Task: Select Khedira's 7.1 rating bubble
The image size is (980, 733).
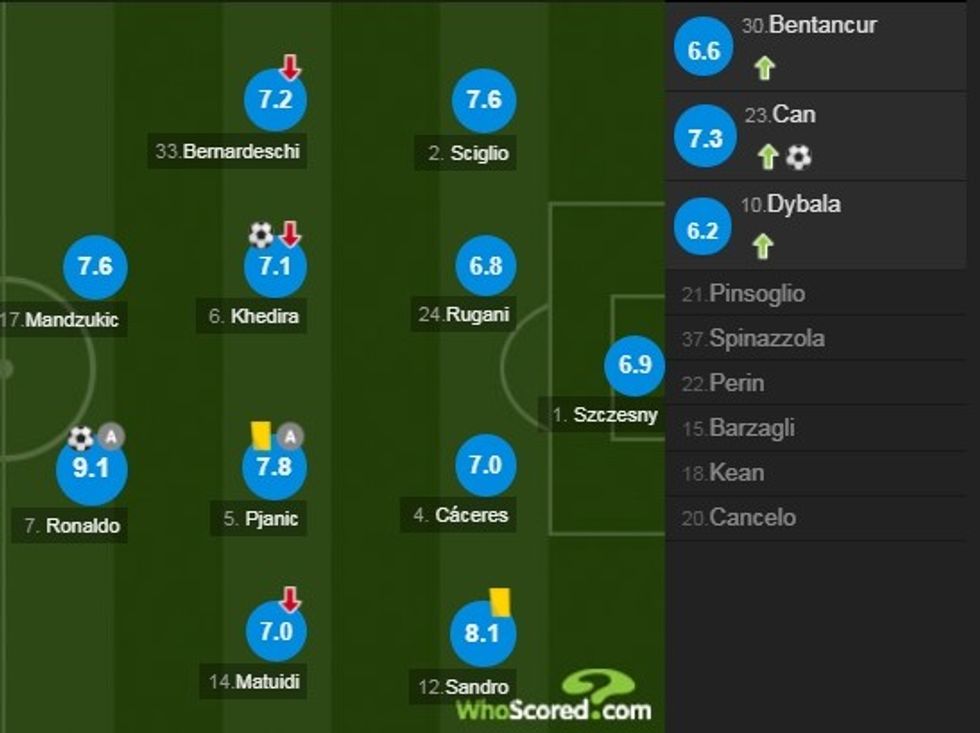Action: [275, 268]
